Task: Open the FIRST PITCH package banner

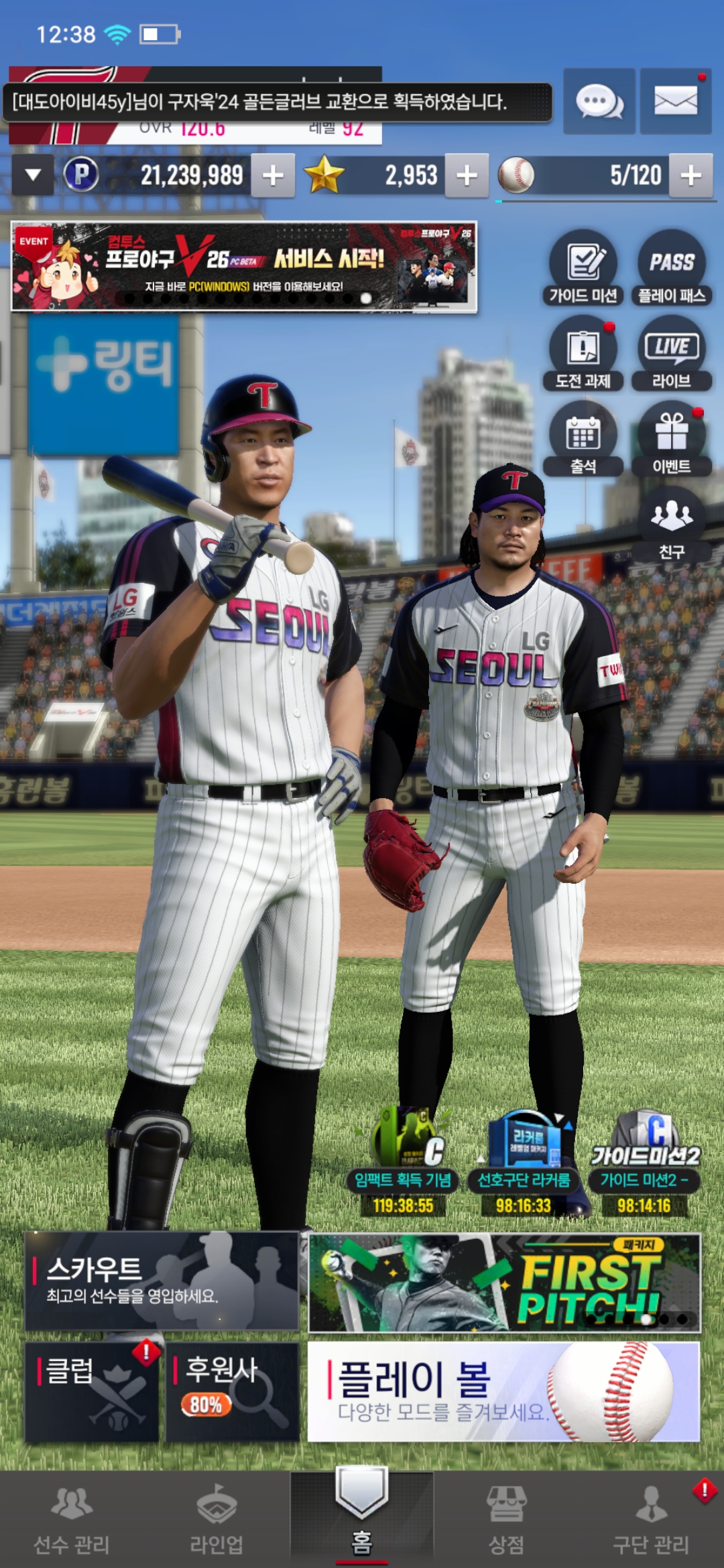Action: (x=504, y=1282)
